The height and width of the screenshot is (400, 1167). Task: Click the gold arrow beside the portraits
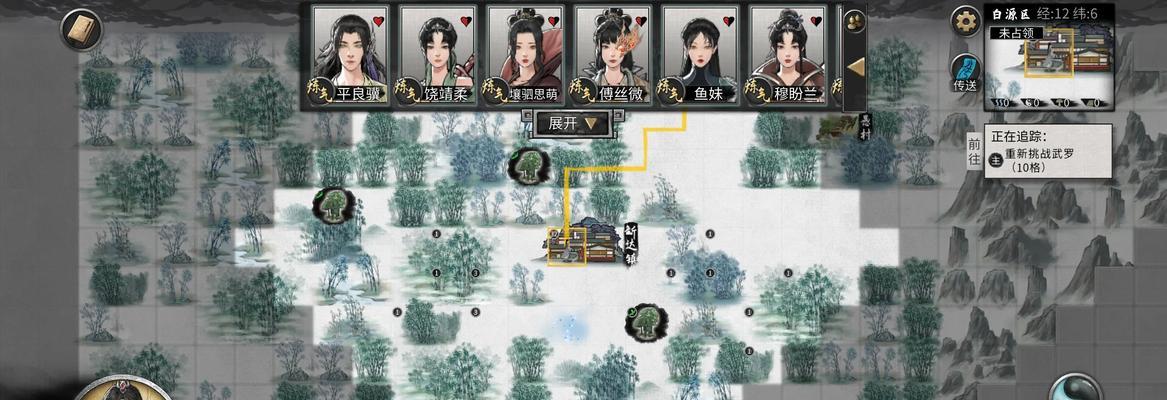point(856,68)
